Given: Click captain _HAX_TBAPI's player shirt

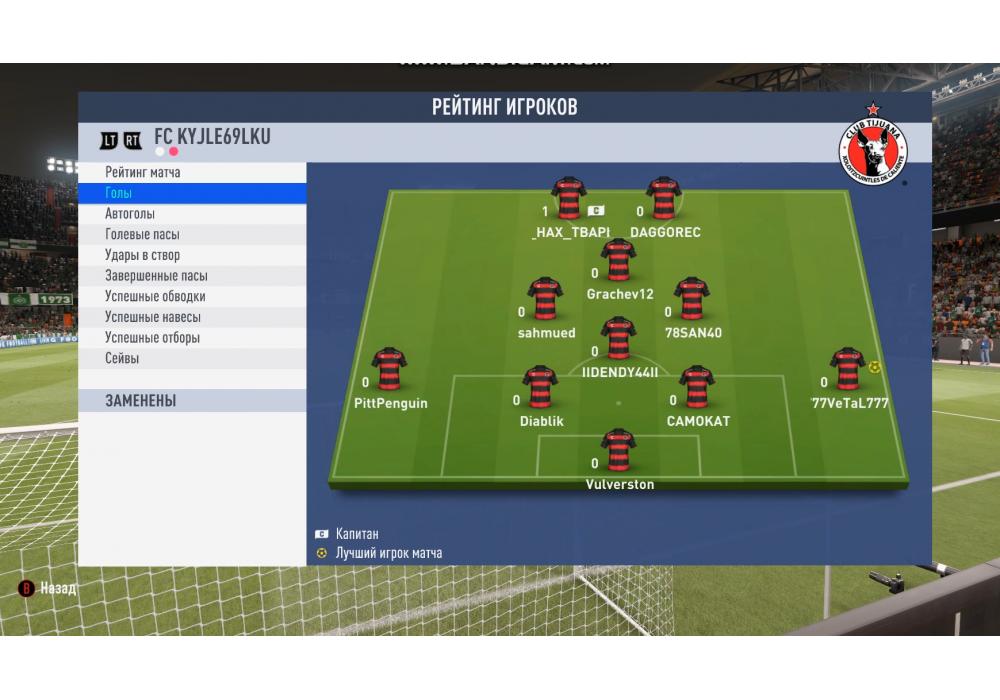Looking at the screenshot, I should 568,198.
